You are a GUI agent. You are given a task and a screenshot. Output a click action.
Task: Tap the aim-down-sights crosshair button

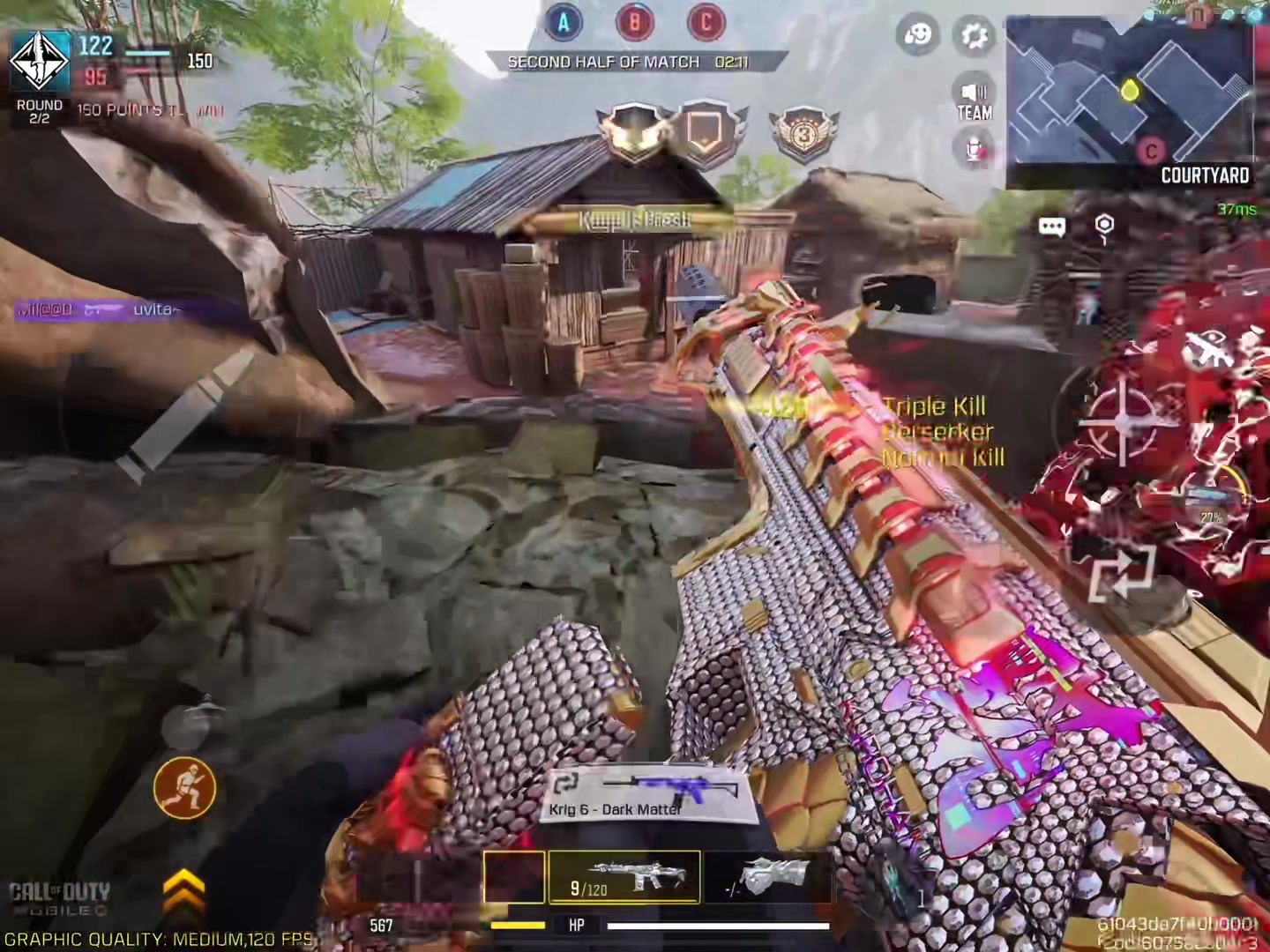(1122, 422)
